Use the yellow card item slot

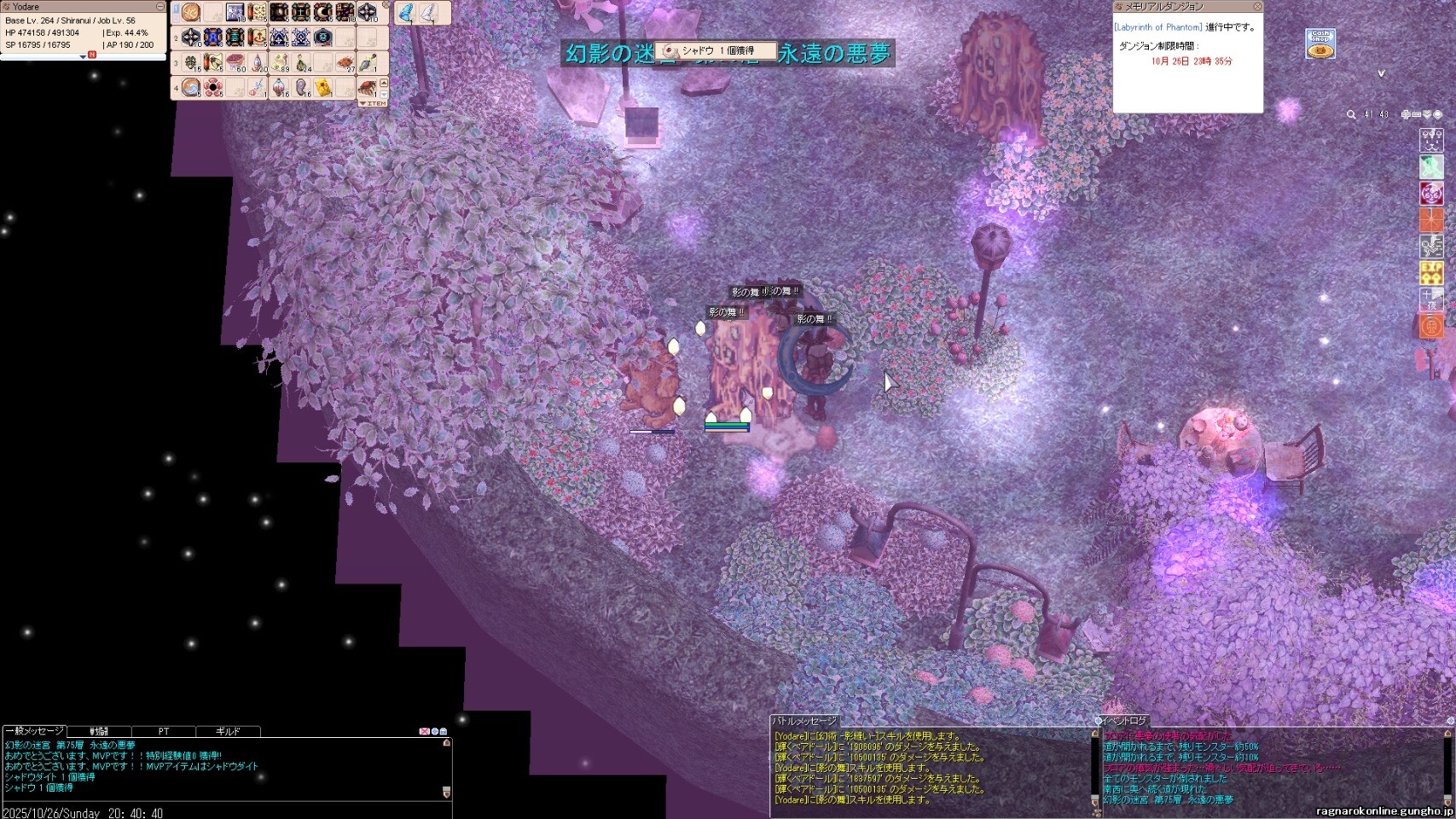(x=323, y=88)
